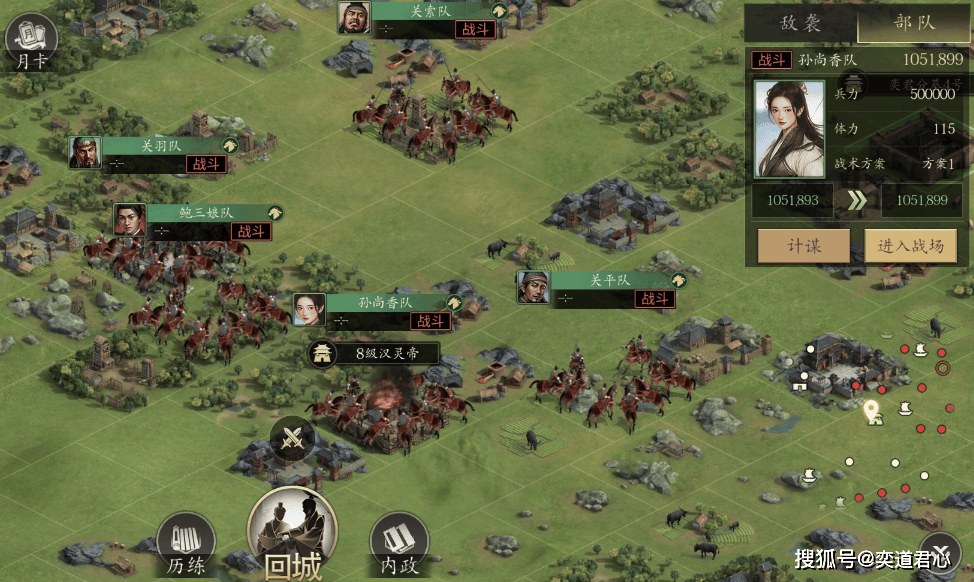
Task: Click the double-arrow coordinate jump button
Action: (857, 200)
